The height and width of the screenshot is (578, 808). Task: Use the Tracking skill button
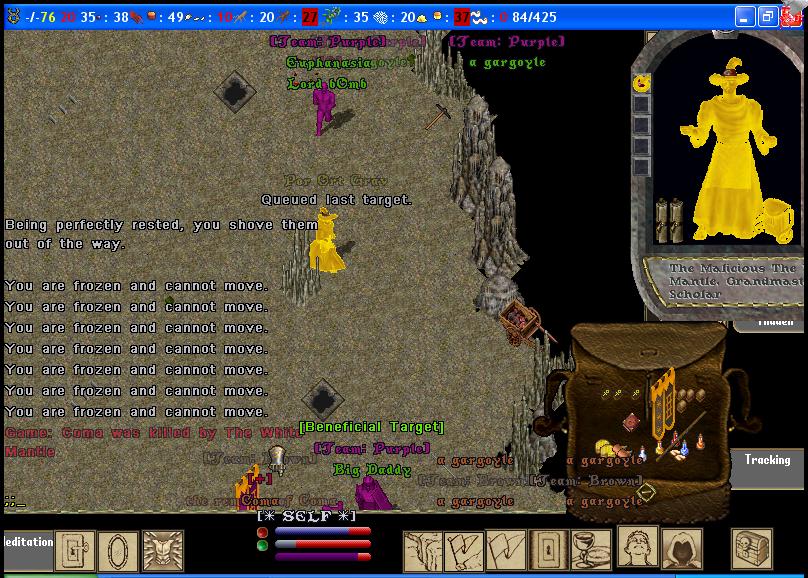[x=767, y=459]
